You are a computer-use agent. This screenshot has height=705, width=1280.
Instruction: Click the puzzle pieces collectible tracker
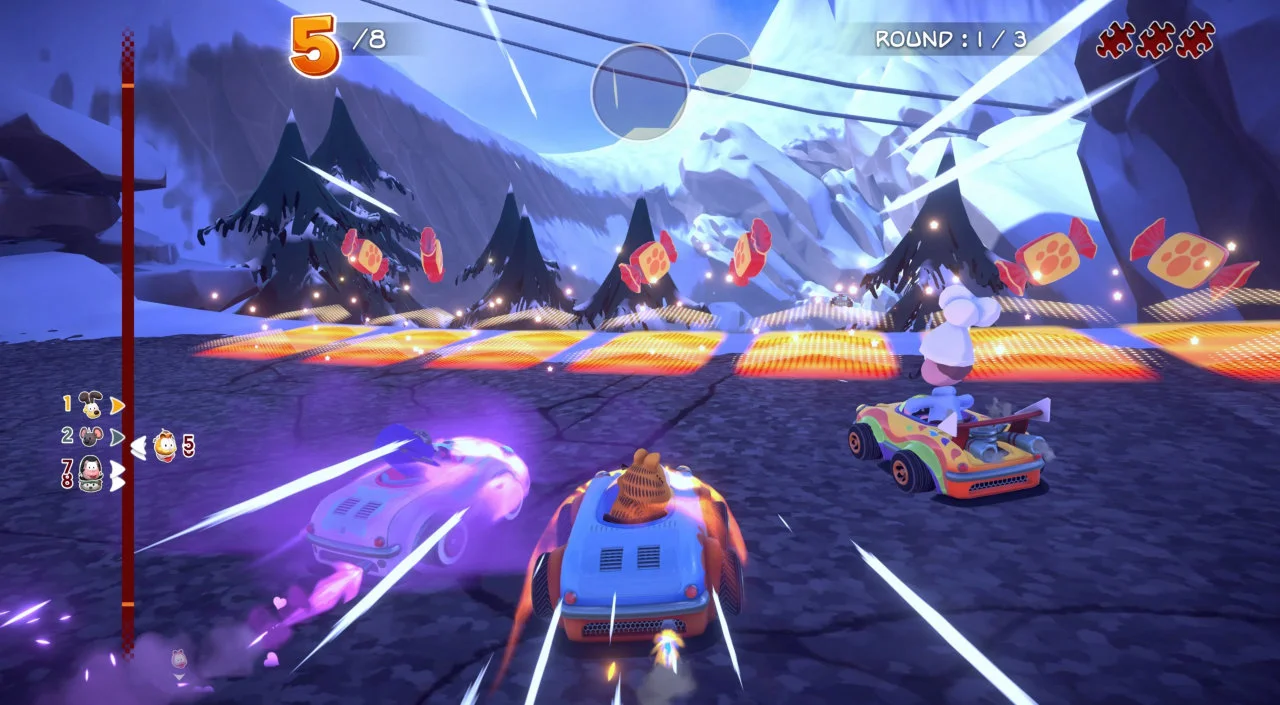tap(1155, 40)
